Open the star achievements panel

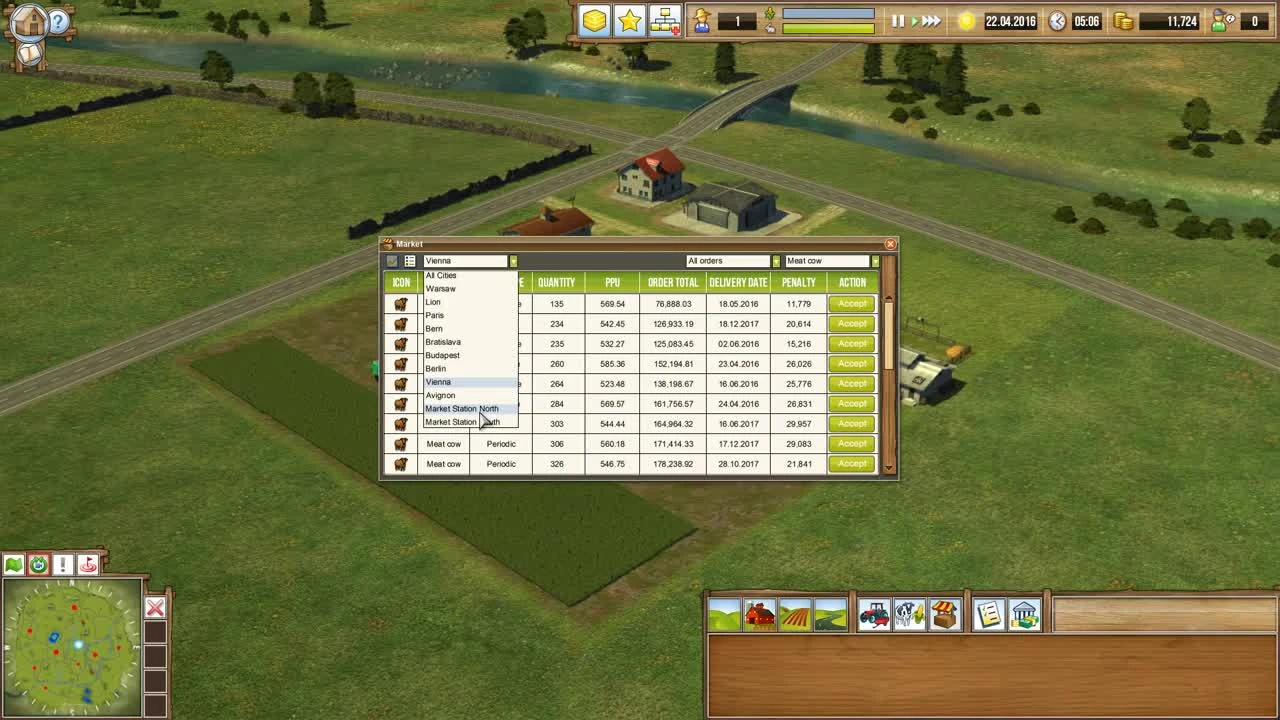pos(630,19)
